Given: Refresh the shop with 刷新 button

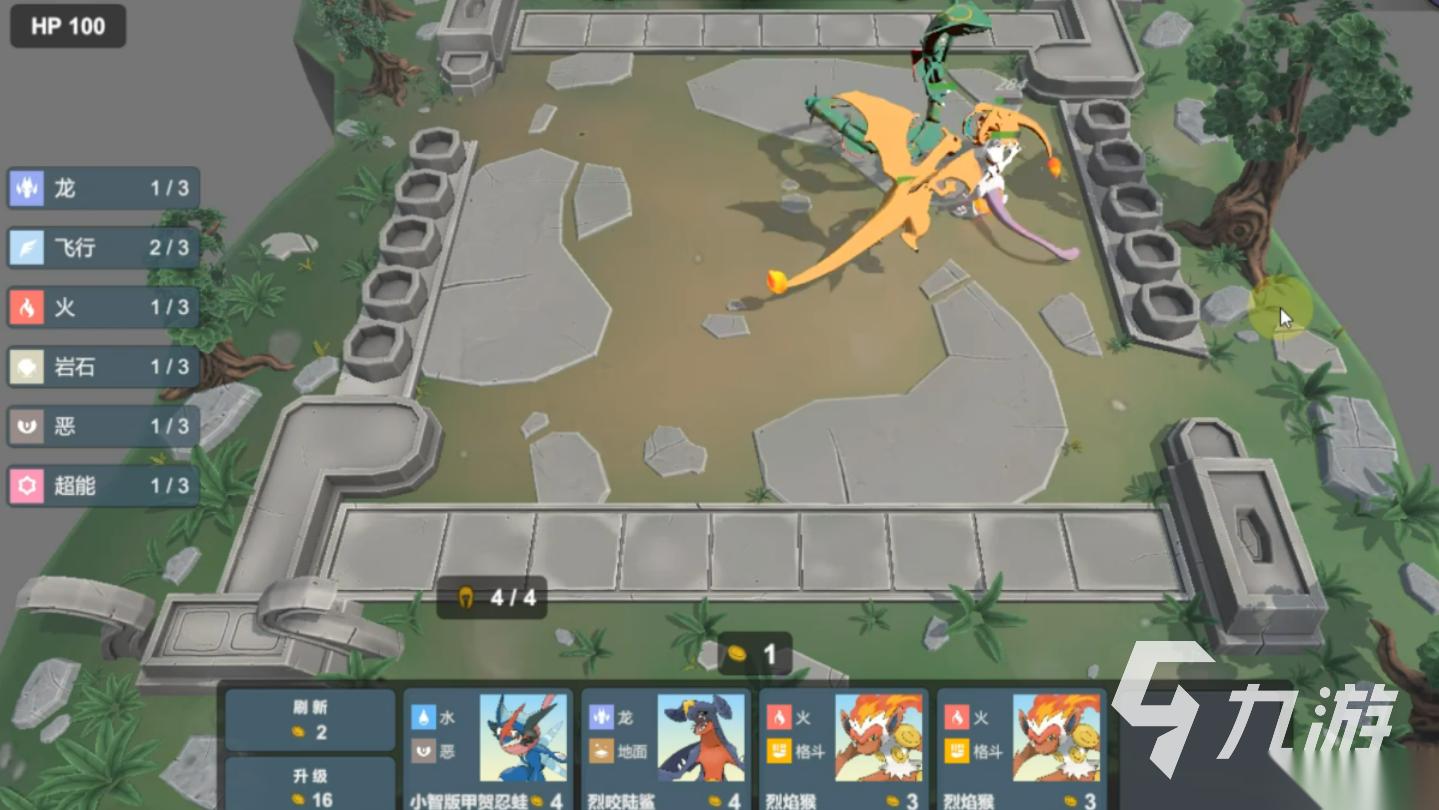Looking at the screenshot, I should pos(309,719).
